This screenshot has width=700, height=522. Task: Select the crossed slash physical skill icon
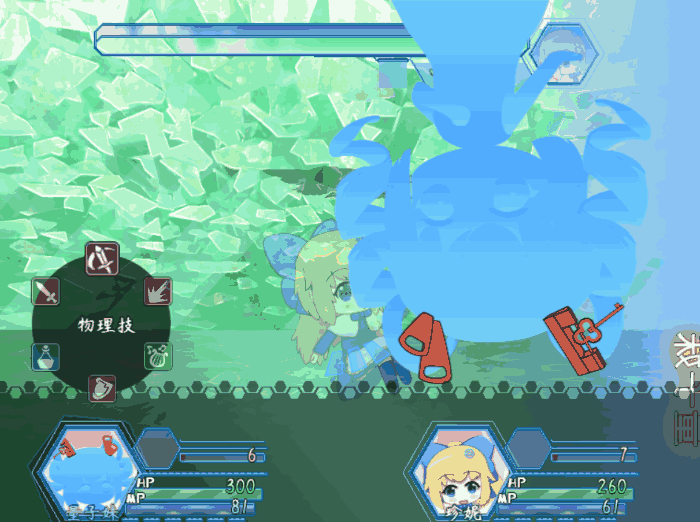(102, 259)
